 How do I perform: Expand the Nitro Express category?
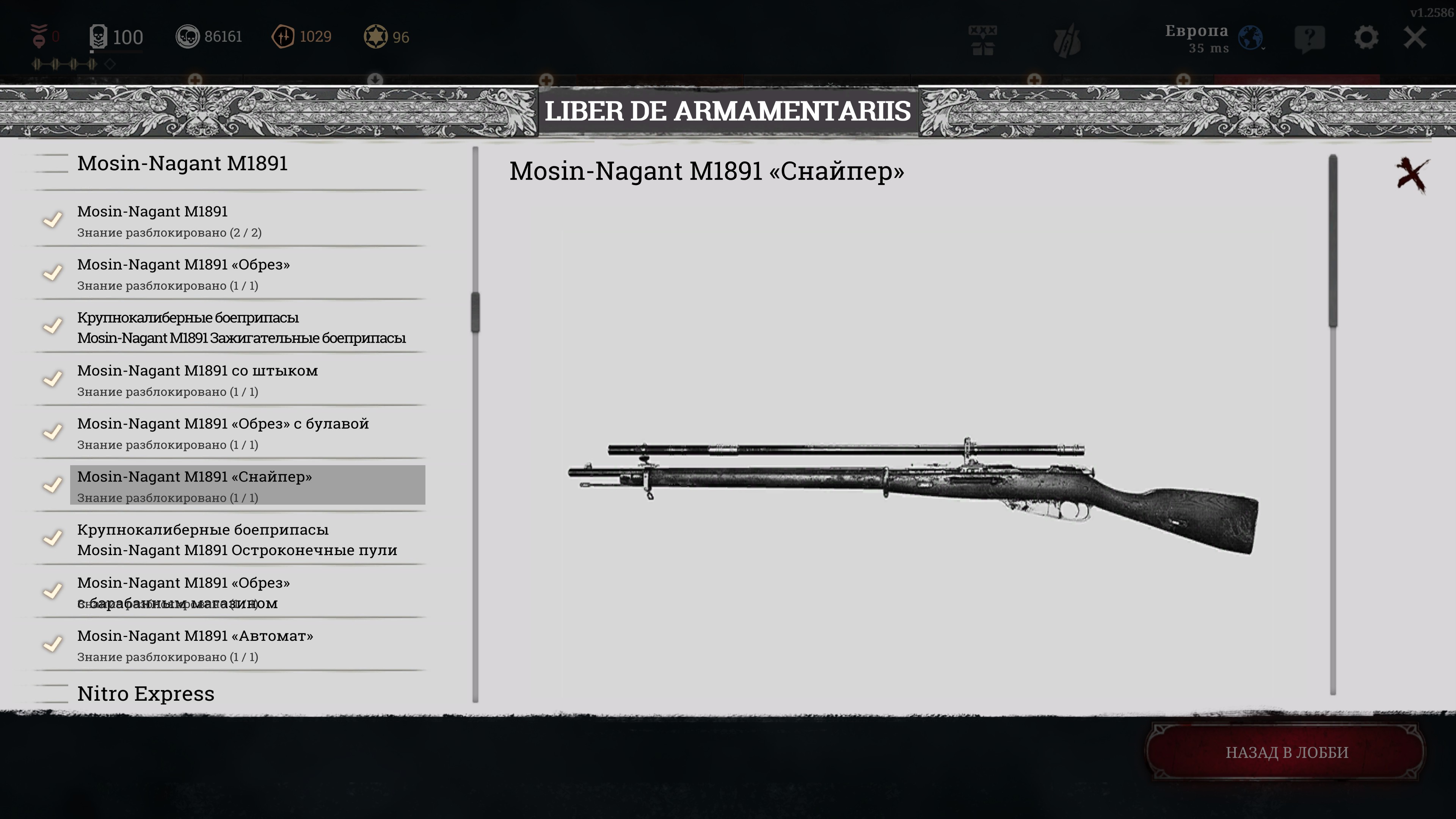[146, 693]
